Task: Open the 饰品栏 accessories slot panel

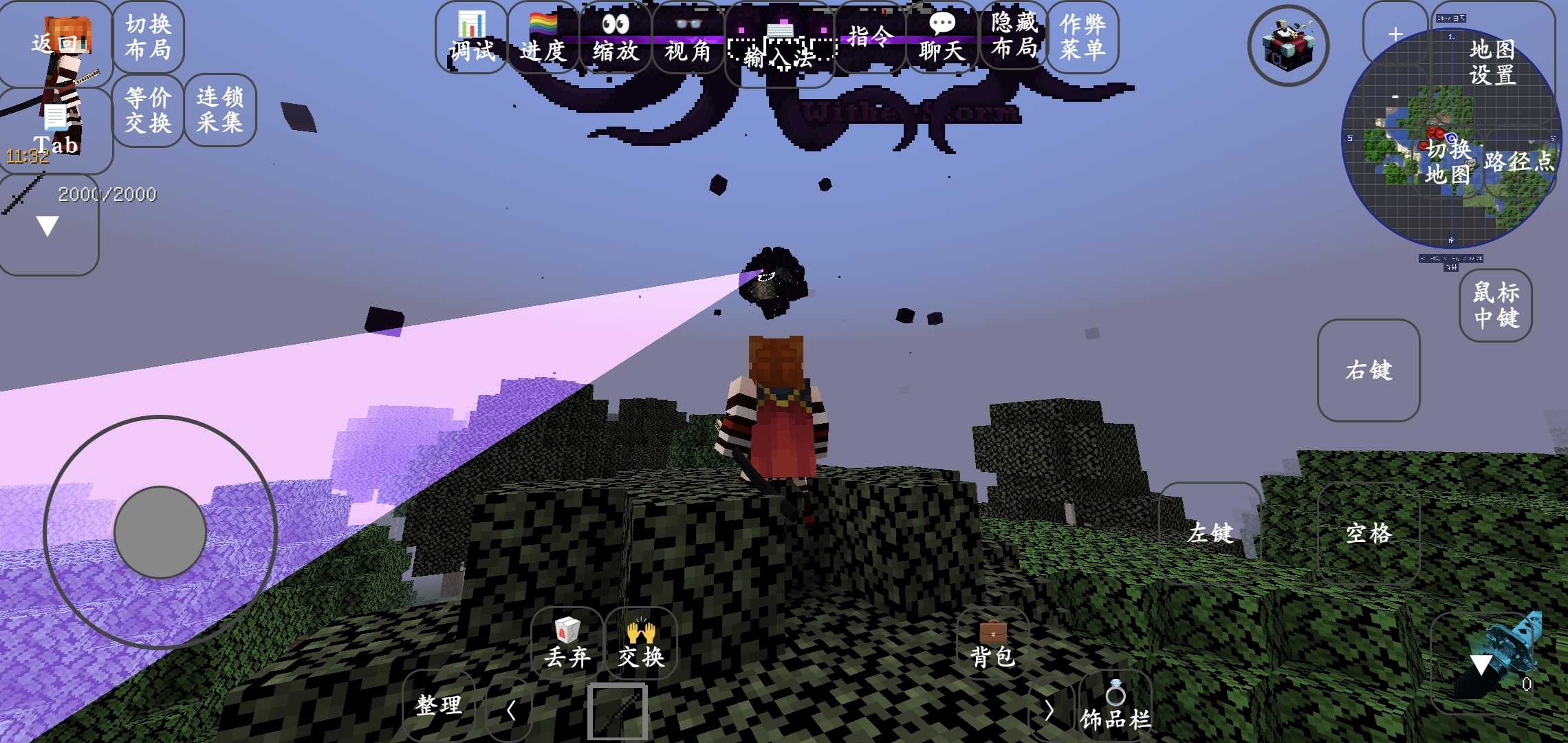Action: point(1115,706)
